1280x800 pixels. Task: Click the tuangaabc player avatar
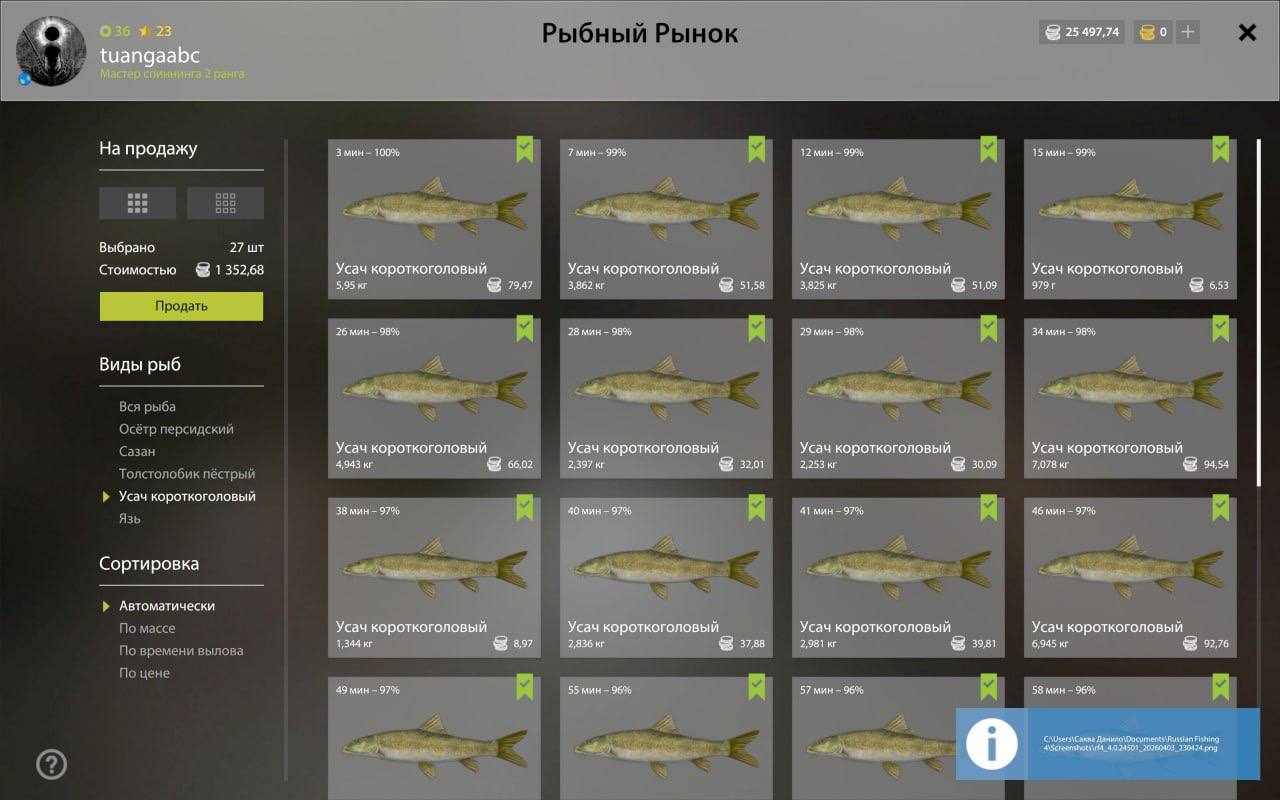coord(43,51)
